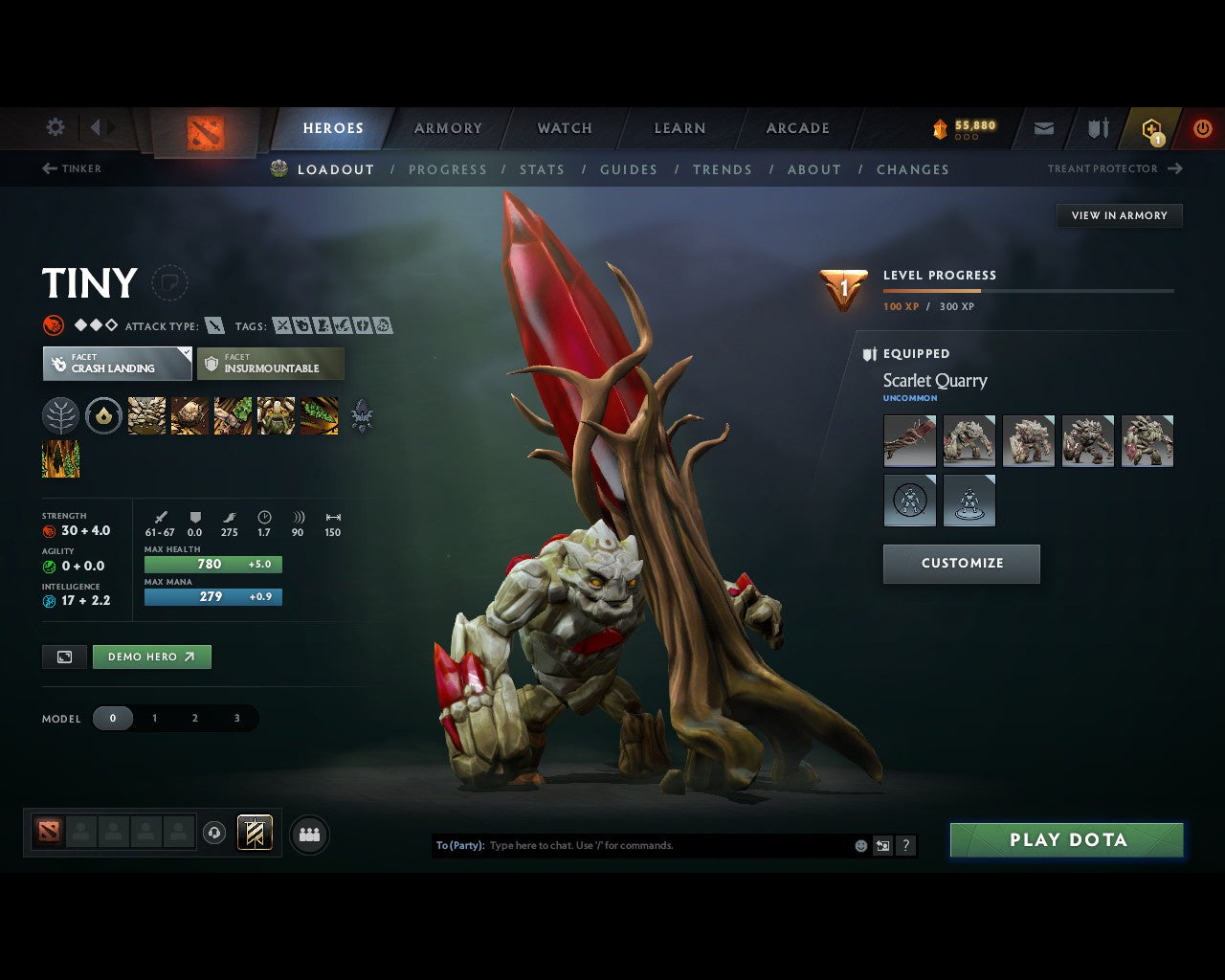Click the red power button icon
Viewport: 1225px width, 980px height.
coord(1202,127)
